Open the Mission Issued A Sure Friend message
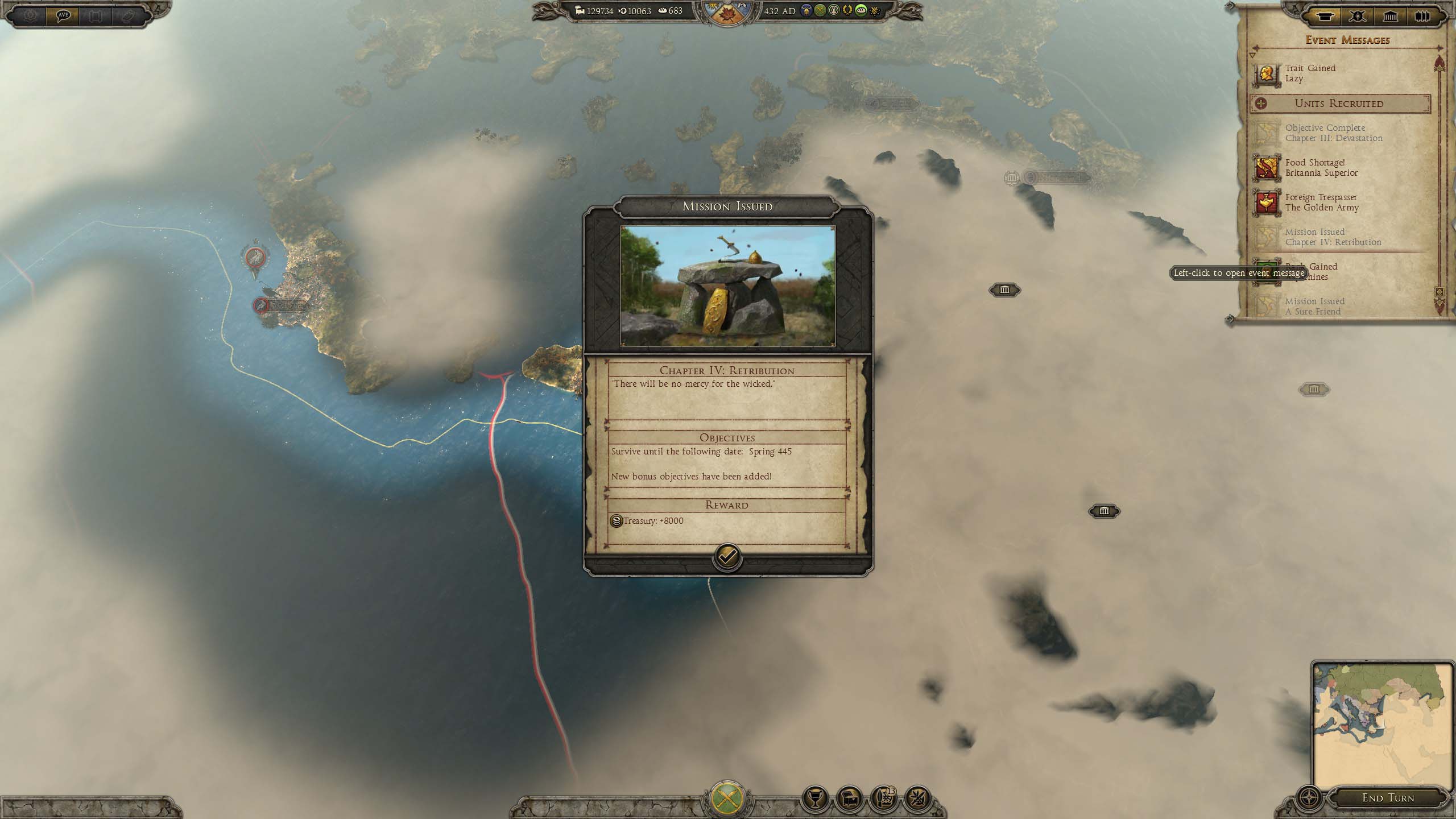The image size is (1456, 819). point(1314,306)
